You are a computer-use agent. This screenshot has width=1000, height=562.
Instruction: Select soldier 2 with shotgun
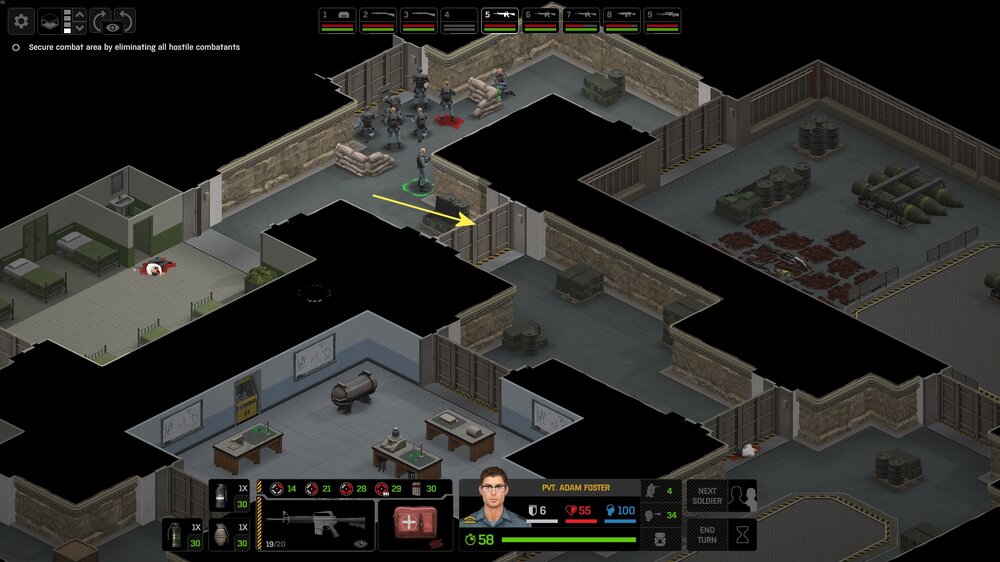378,20
